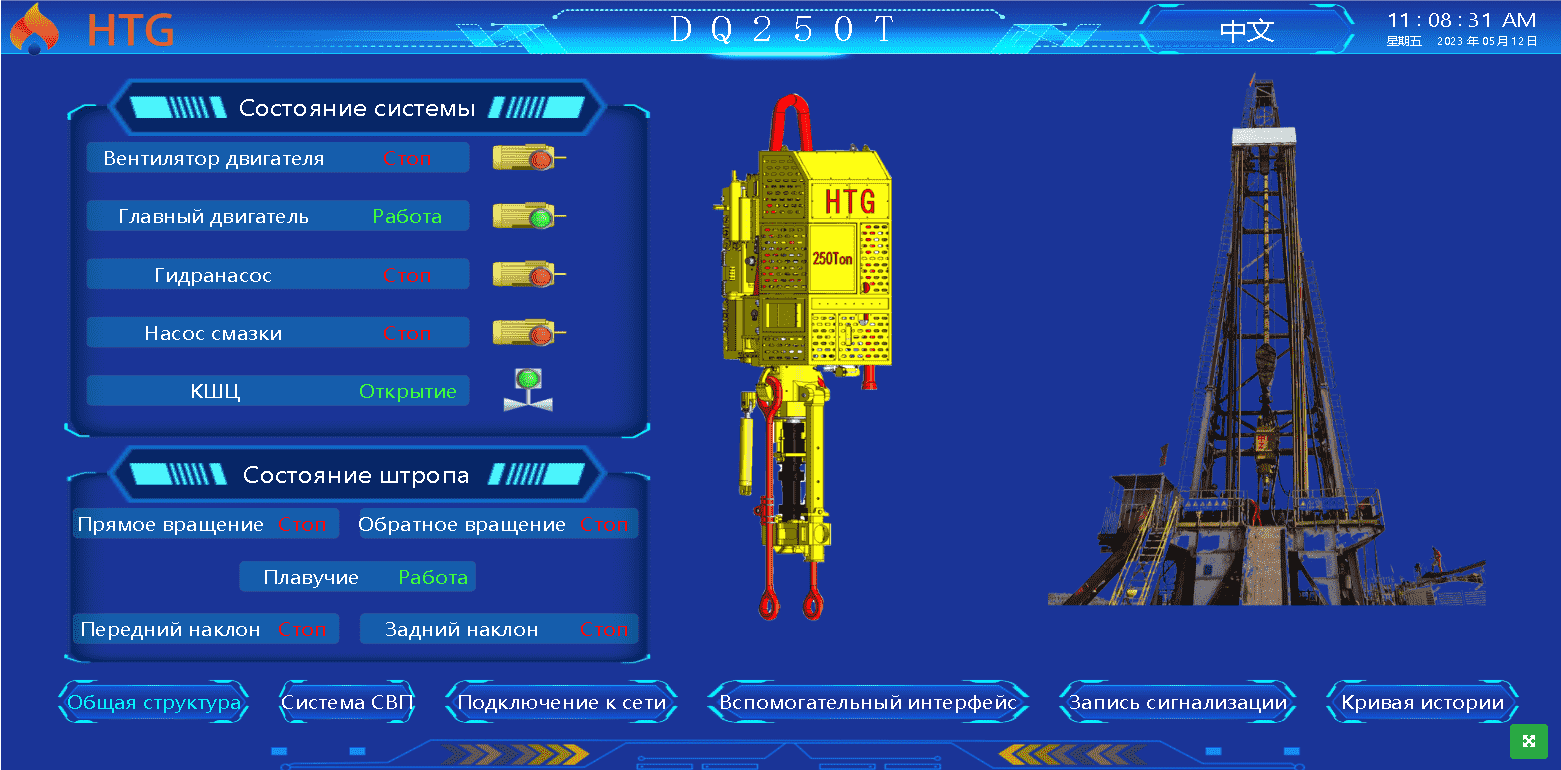1561x770 pixels.
Task: Click the Гидранасос status row
Action: pyautogui.click(x=277, y=275)
